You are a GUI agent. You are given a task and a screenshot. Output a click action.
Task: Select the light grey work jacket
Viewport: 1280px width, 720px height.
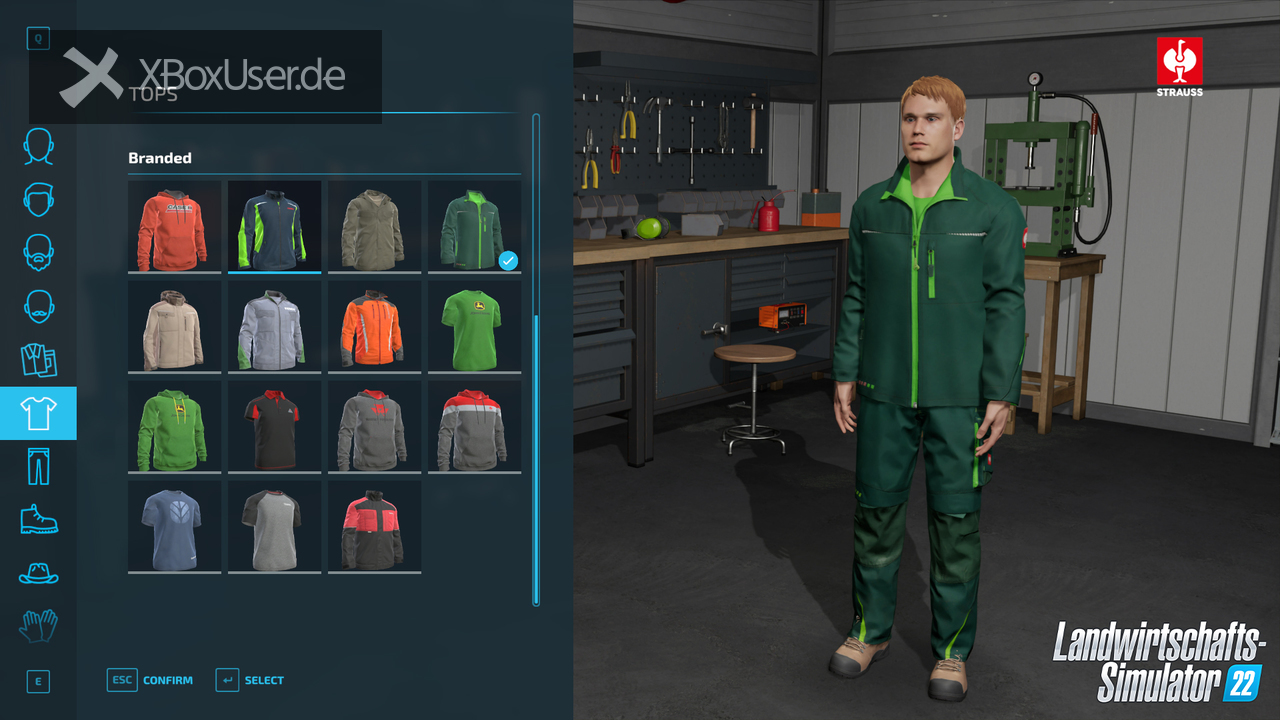pyautogui.click(x=274, y=326)
